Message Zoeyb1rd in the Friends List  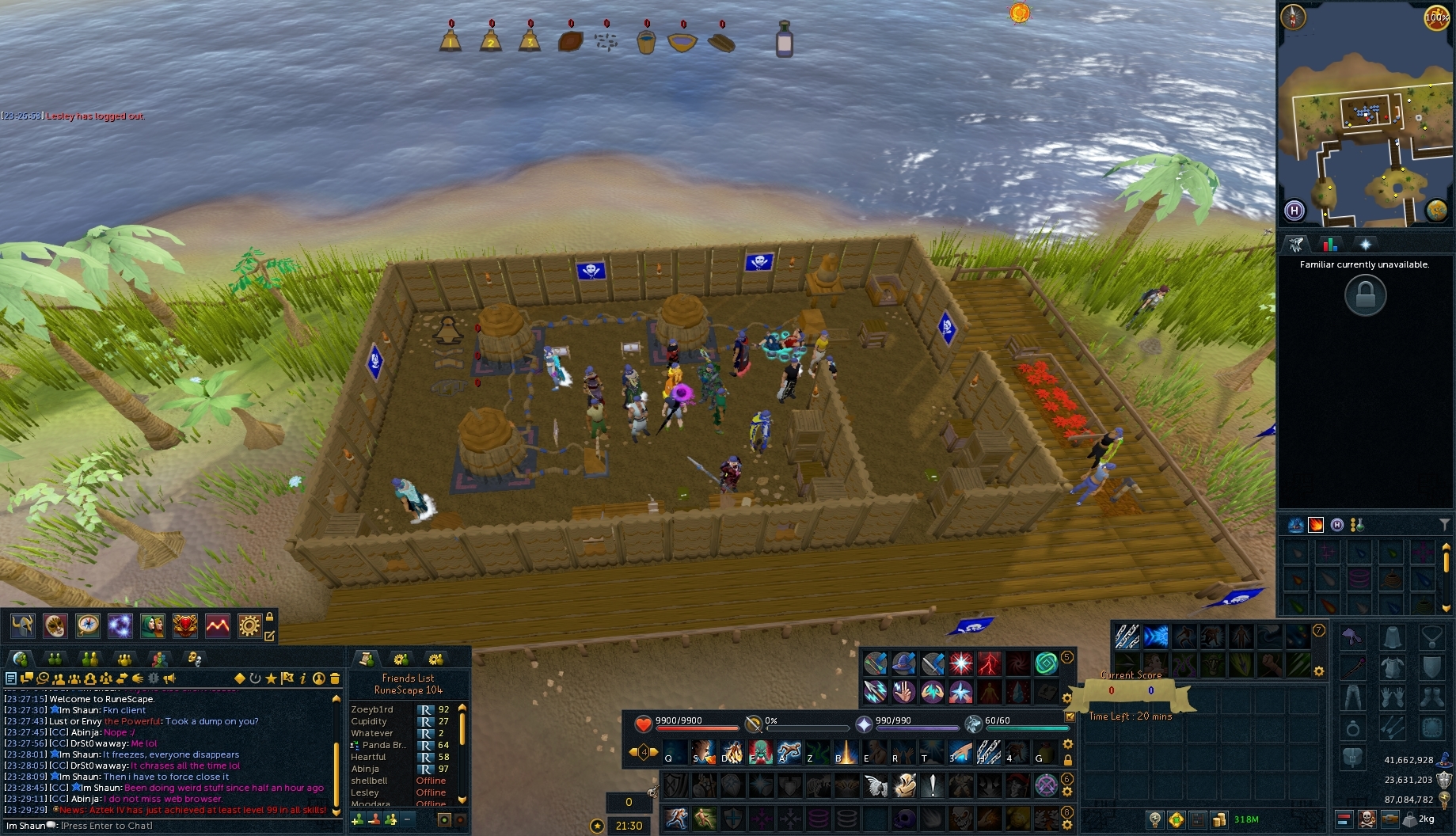(372, 710)
